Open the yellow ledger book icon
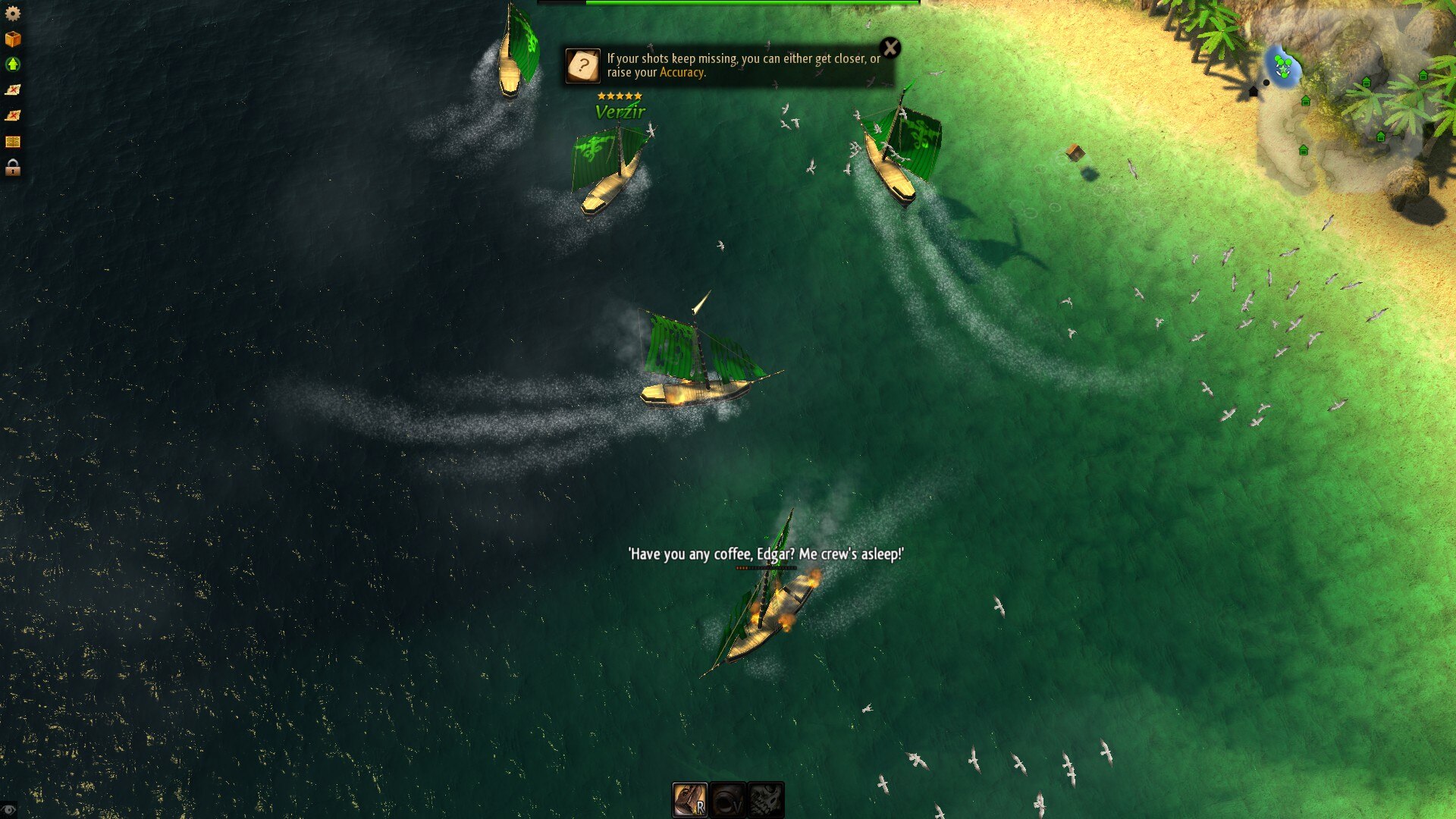1456x819 pixels. coord(12,142)
